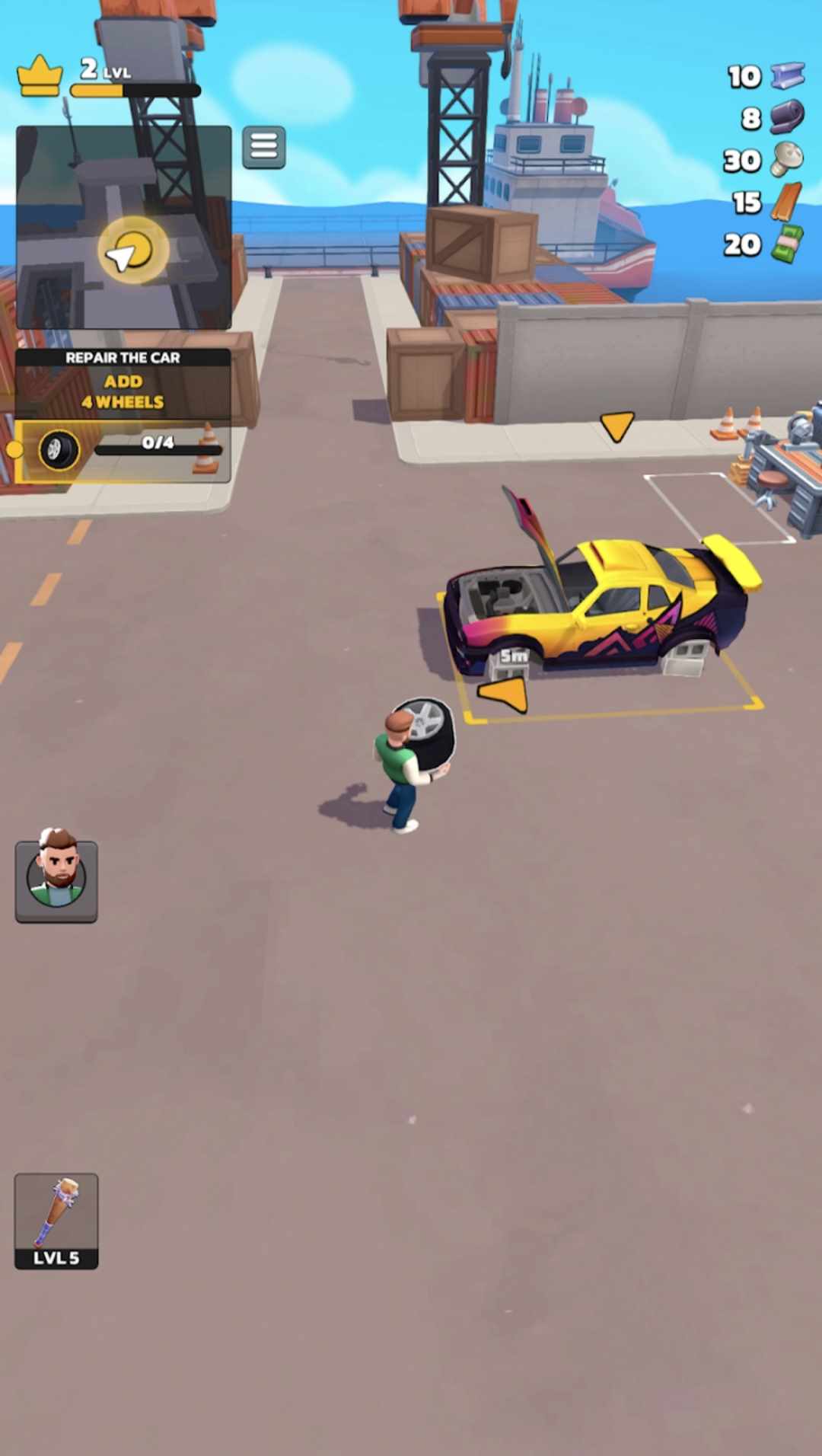Open the hamburger menu button
This screenshot has height=1456, width=822.
(263, 146)
